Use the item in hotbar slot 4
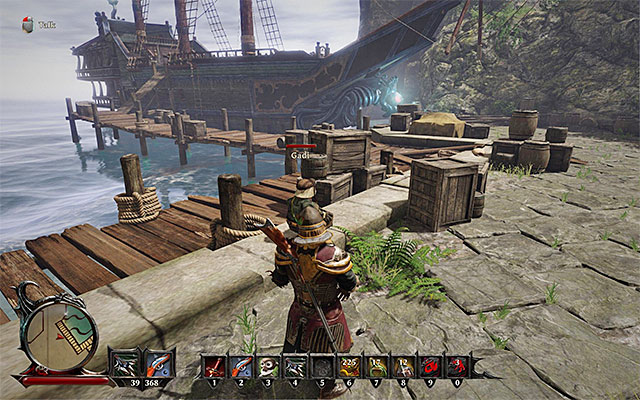Viewport: 640px width, 400px height. point(294,366)
